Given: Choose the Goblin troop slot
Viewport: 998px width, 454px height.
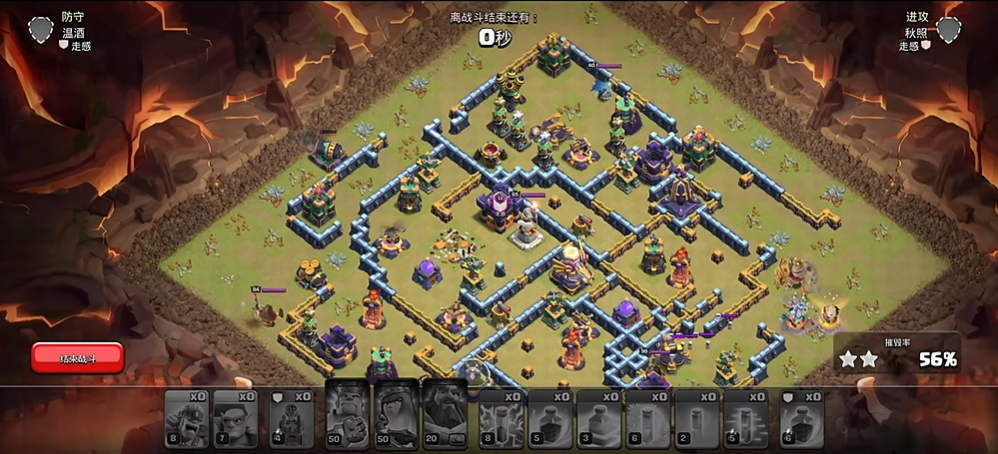Looking at the screenshot, I should pos(235,418).
